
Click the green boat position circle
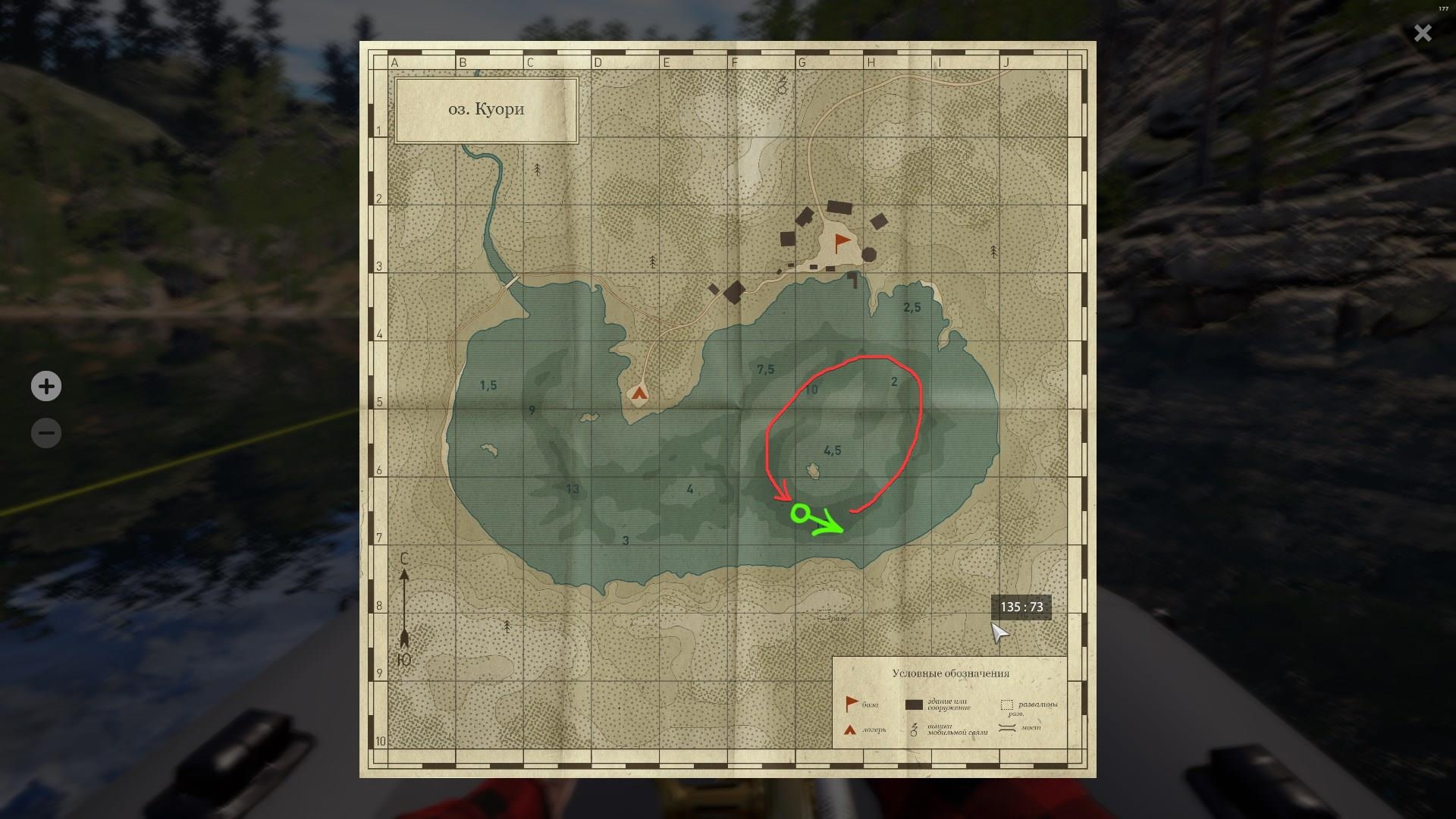(799, 514)
